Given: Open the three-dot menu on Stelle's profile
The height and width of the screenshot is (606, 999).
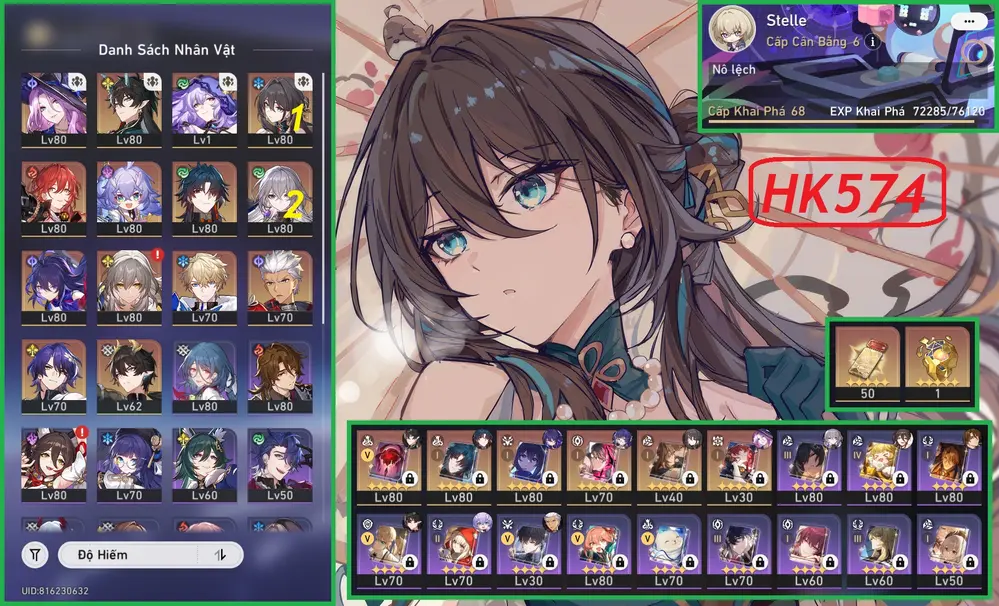Looking at the screenshot, I should point(965,20).
